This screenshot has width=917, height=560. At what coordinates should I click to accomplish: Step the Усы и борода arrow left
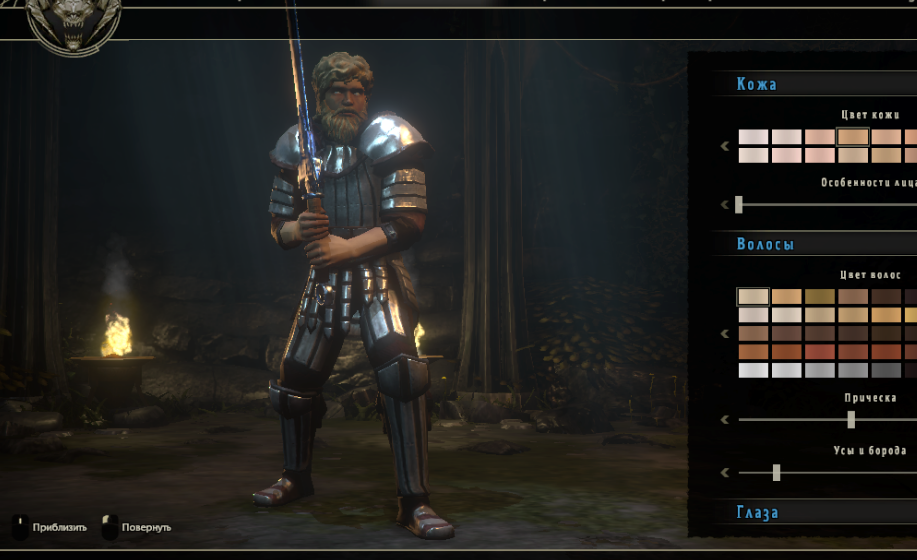point(725,472)
